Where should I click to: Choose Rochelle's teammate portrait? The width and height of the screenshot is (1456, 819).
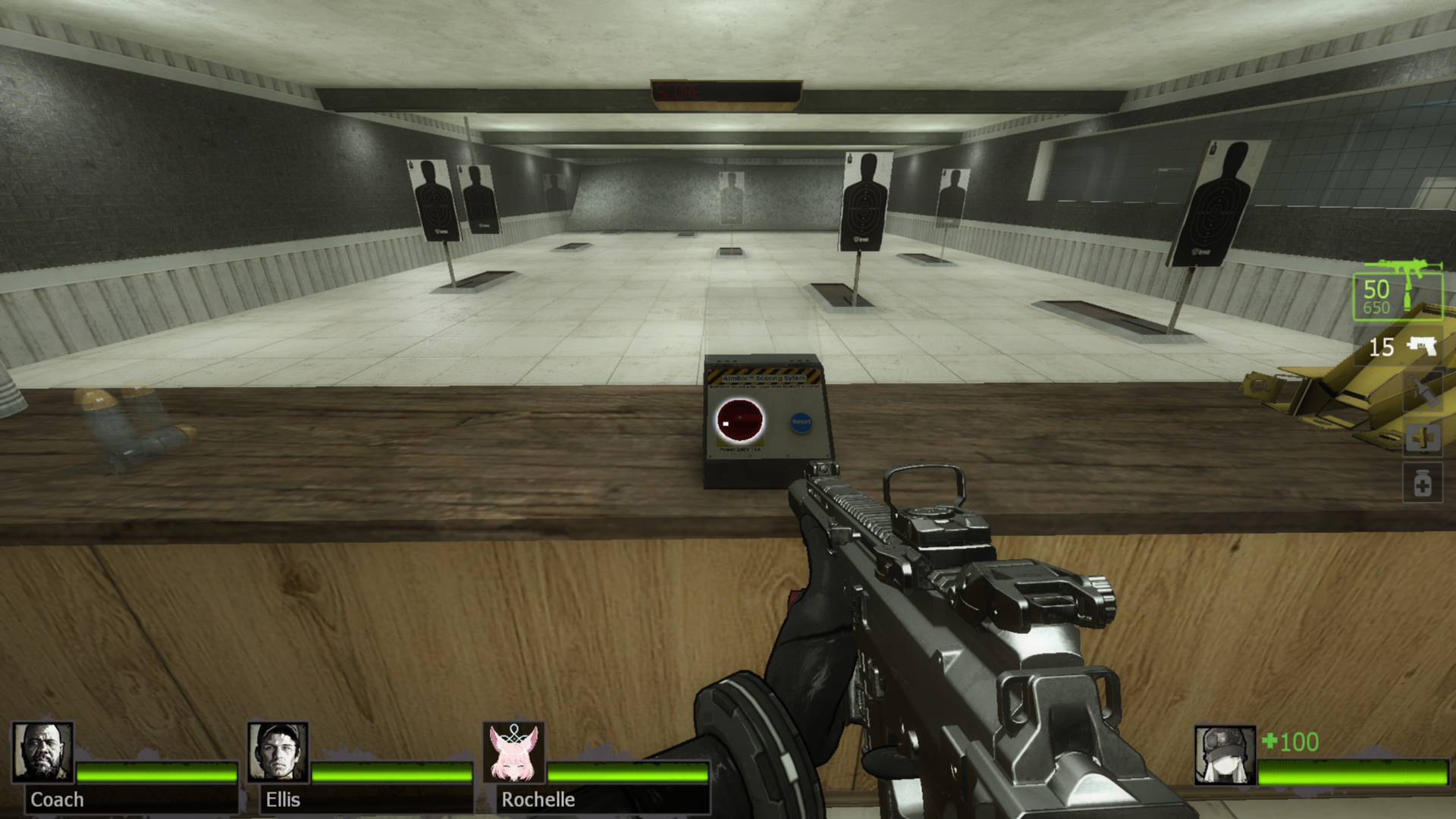click(514, 752)
